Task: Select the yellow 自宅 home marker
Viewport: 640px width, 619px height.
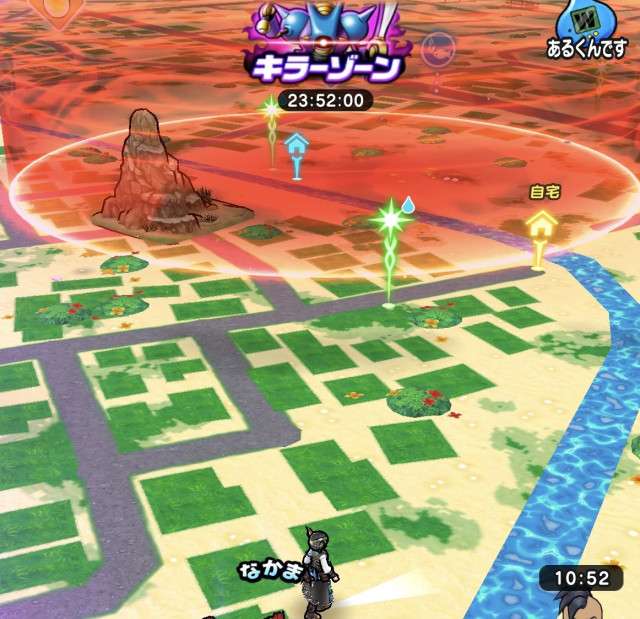Action: click(541, 226)
